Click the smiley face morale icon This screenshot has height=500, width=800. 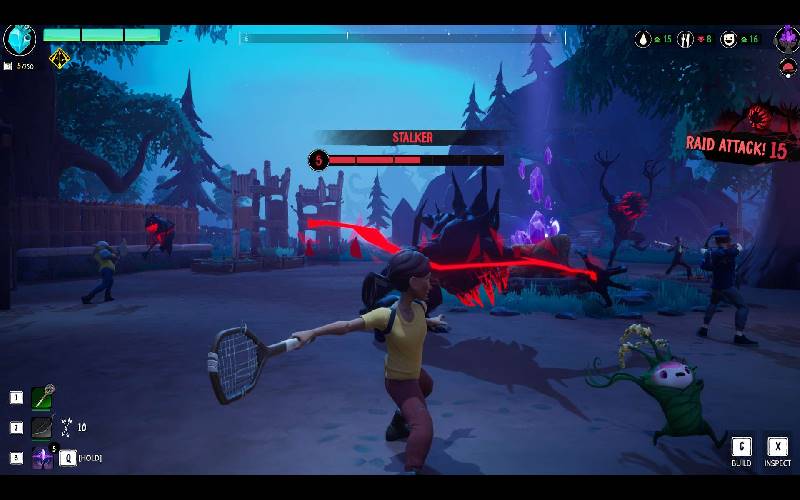[729, 39]
